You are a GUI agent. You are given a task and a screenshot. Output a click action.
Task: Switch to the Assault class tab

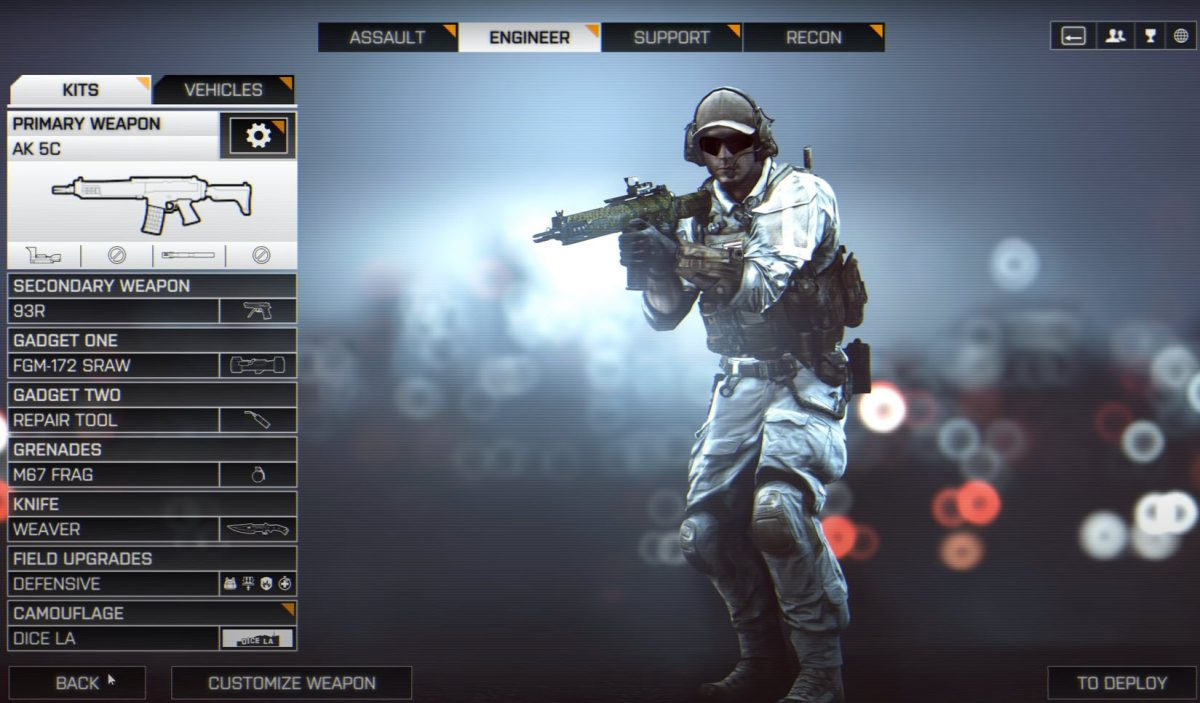387,38
